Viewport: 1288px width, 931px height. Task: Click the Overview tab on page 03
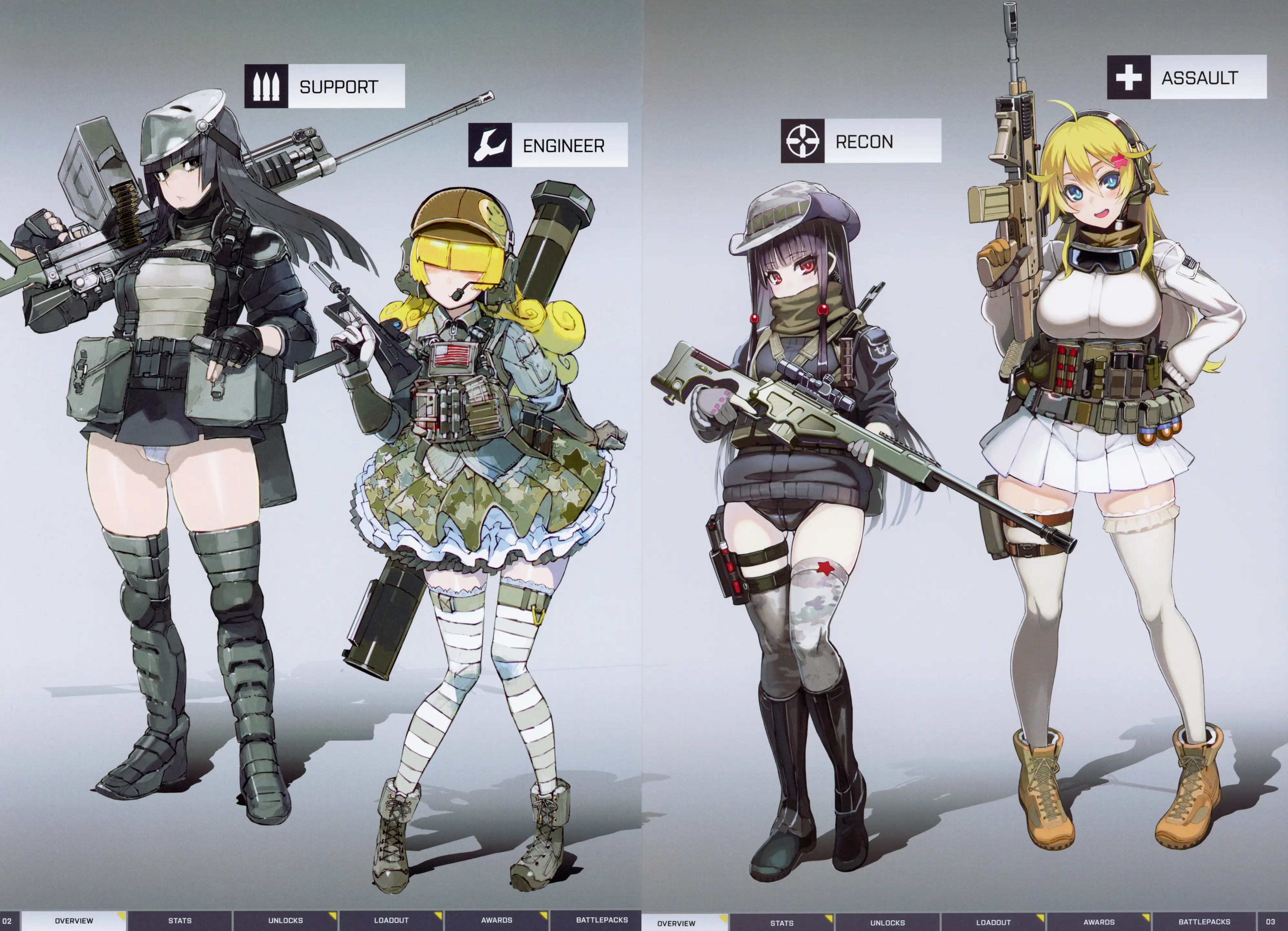(676, 923)
